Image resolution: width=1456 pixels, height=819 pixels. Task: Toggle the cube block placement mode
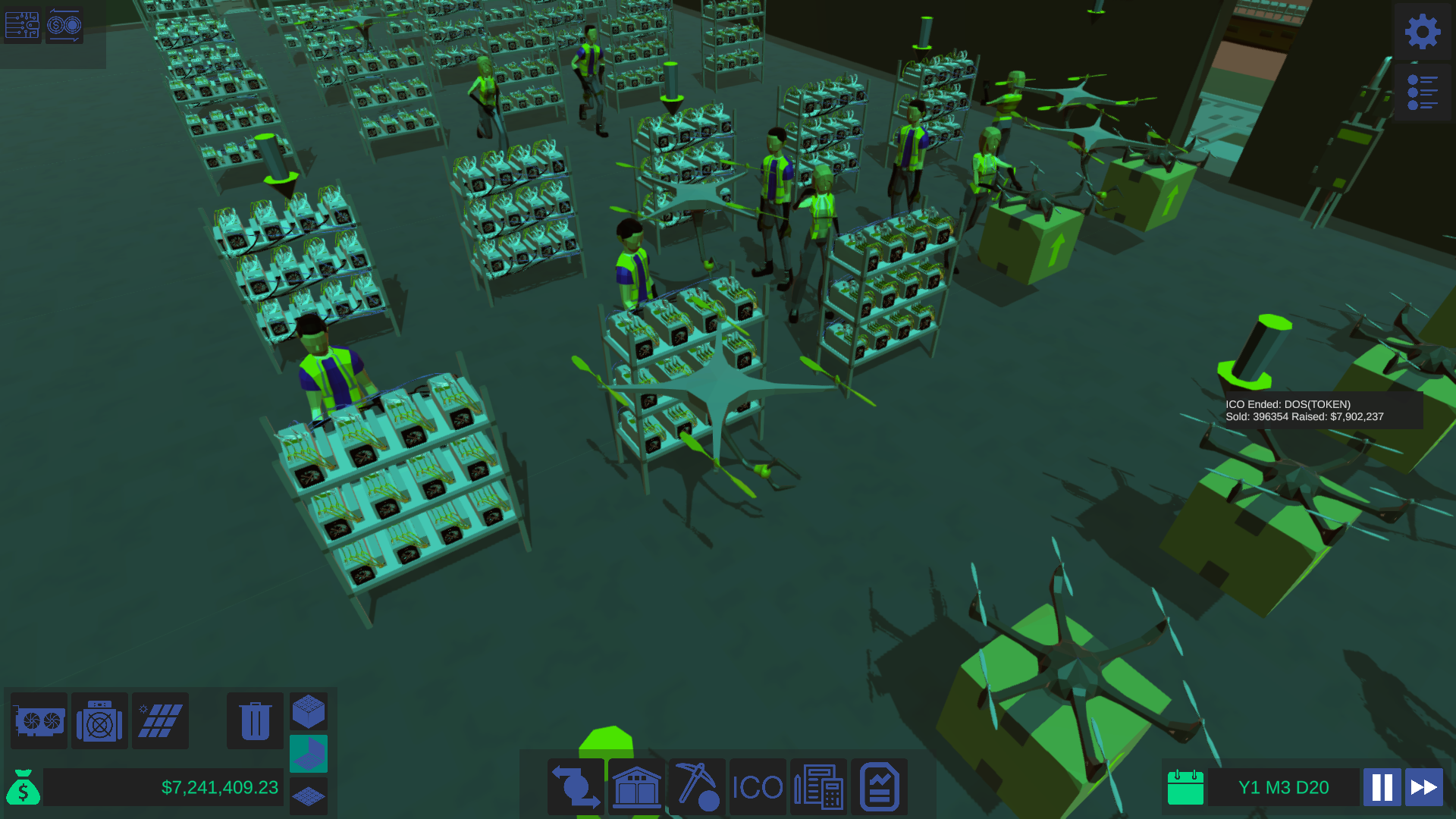click(309, 711)
